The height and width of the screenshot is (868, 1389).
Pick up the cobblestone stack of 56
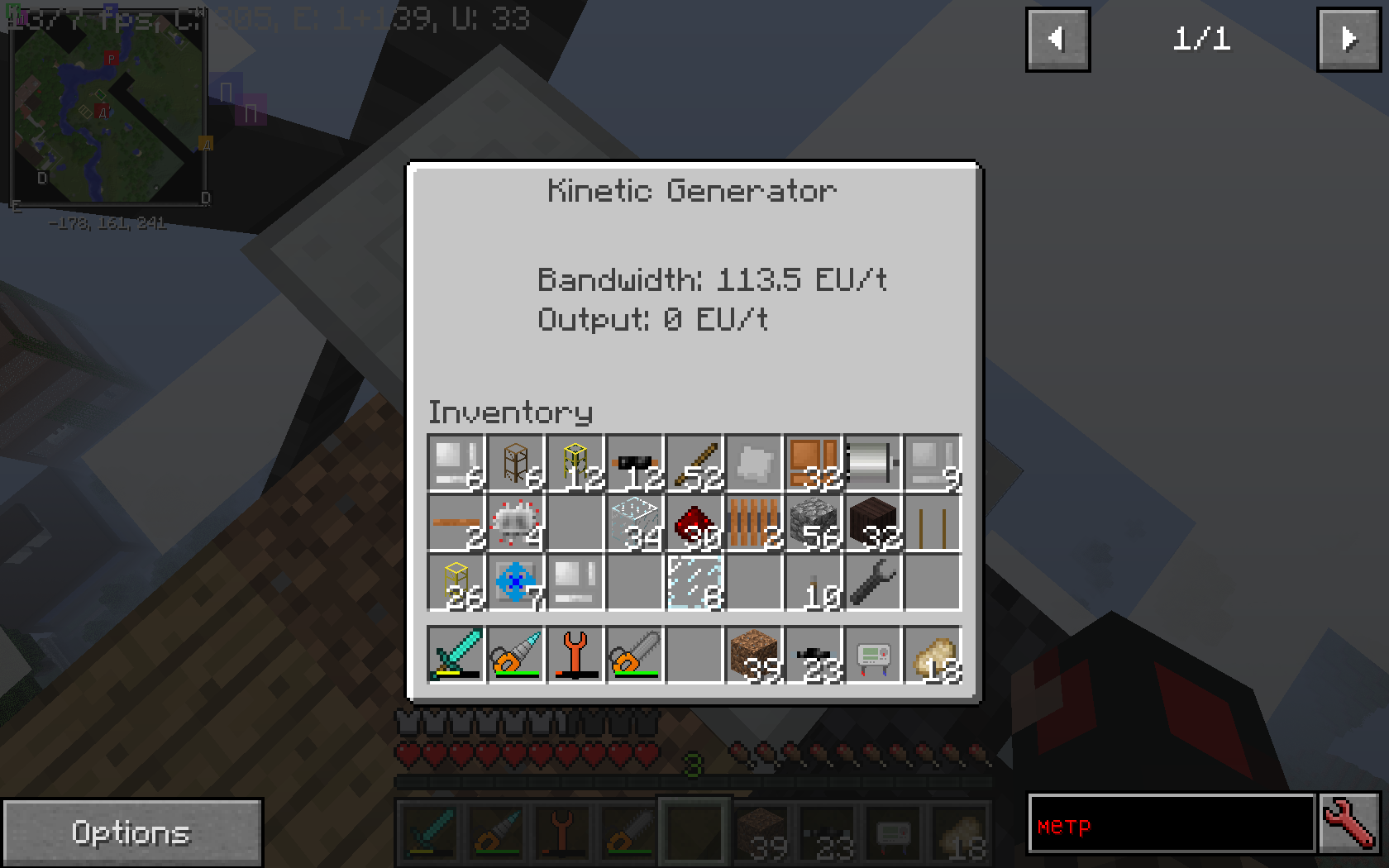pos(814,523)
